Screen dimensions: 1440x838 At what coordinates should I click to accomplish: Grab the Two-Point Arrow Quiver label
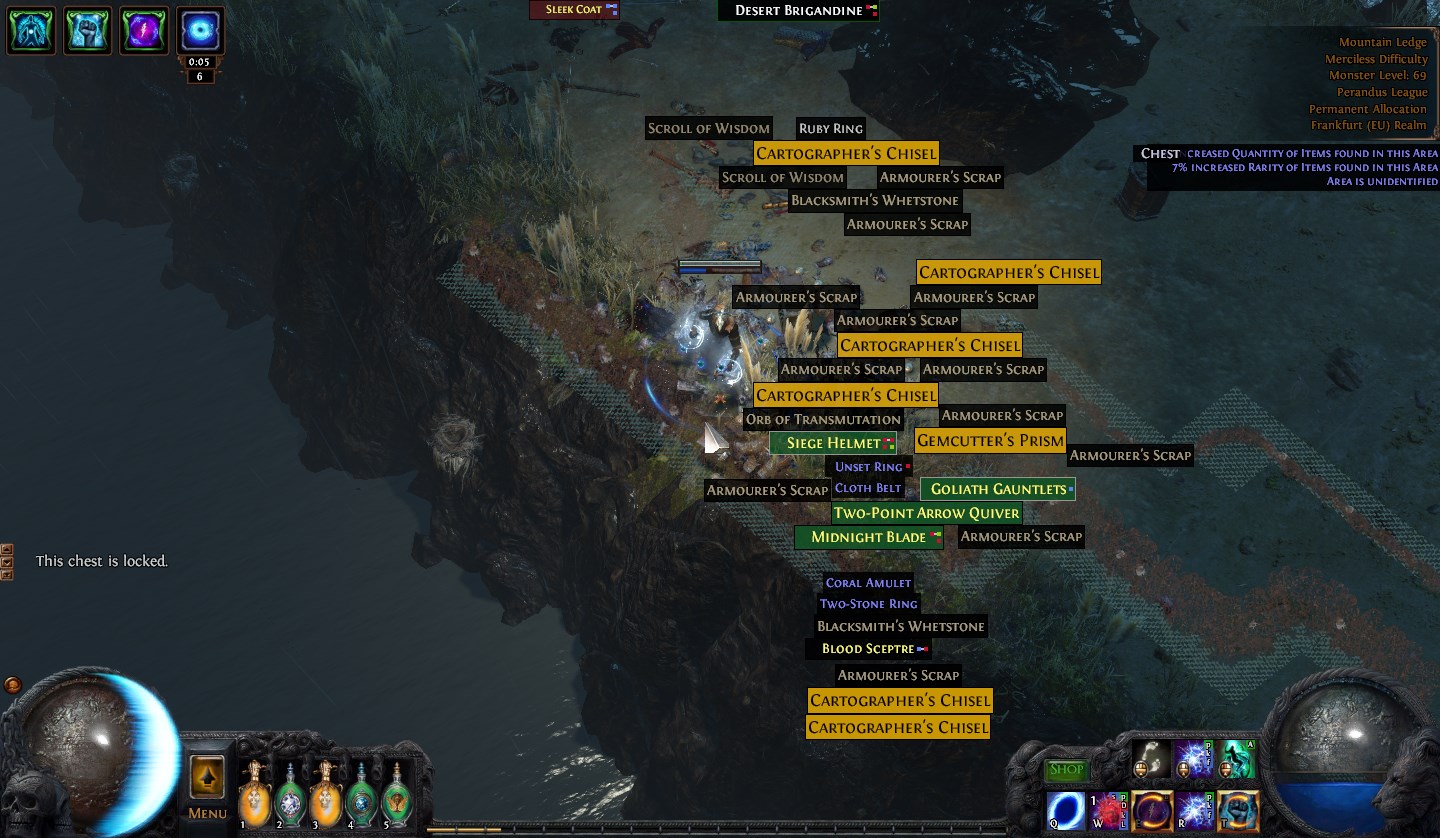926,513
